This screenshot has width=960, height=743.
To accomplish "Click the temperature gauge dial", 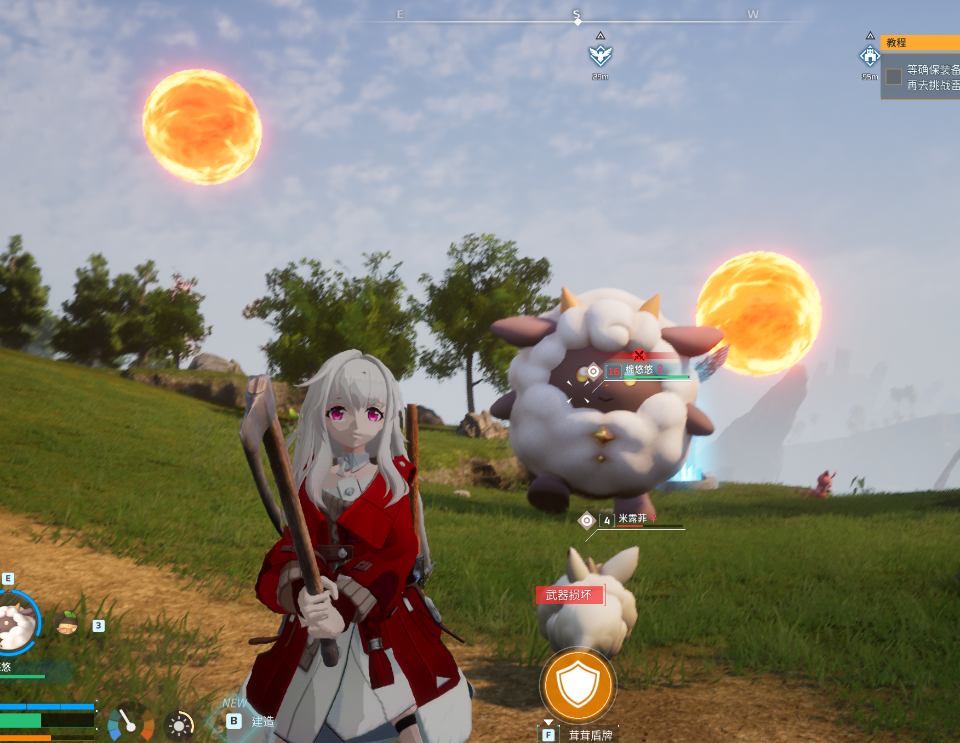I will (130, 723).
